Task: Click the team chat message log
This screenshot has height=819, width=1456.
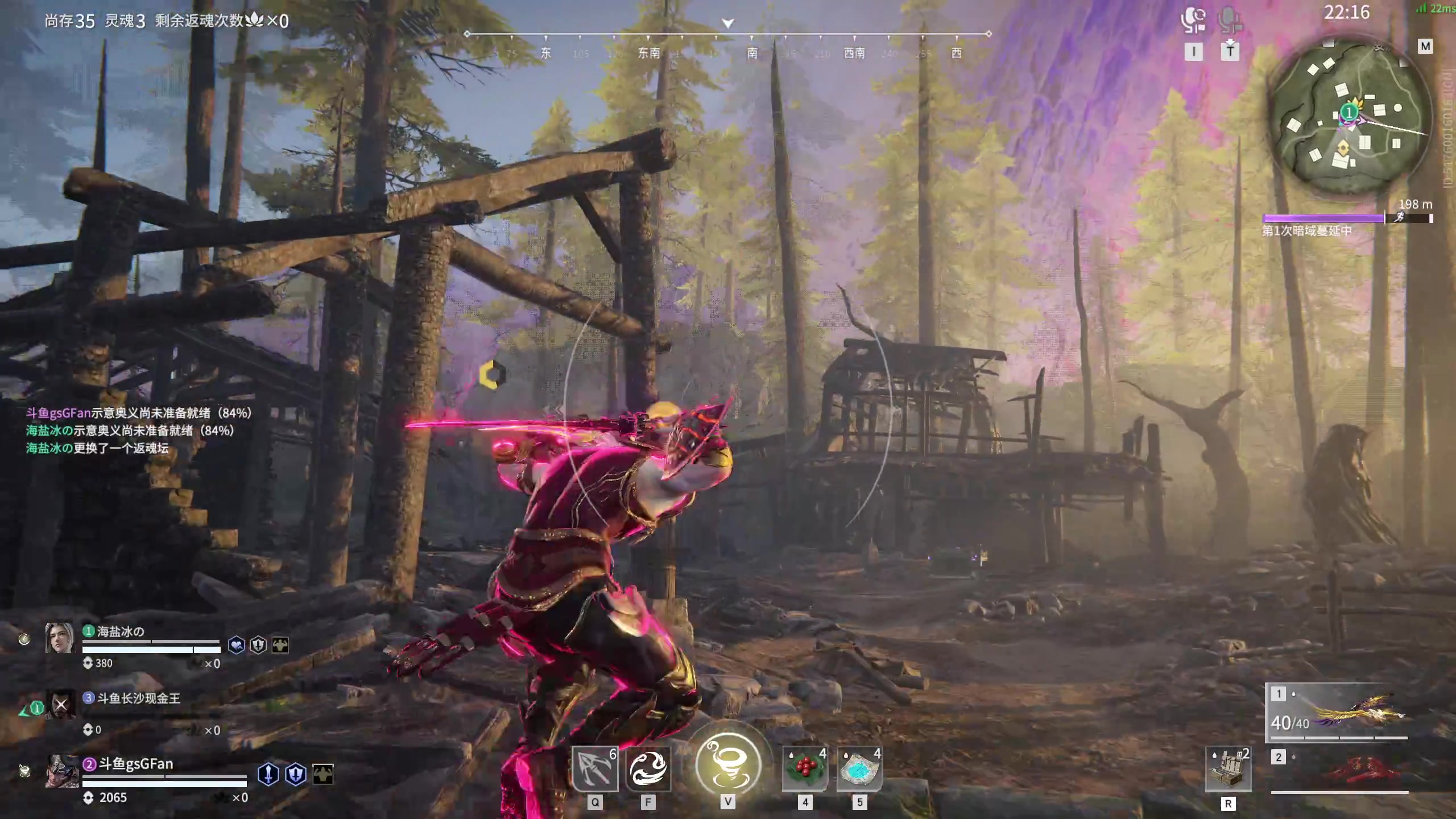Action: pos(139,431)
